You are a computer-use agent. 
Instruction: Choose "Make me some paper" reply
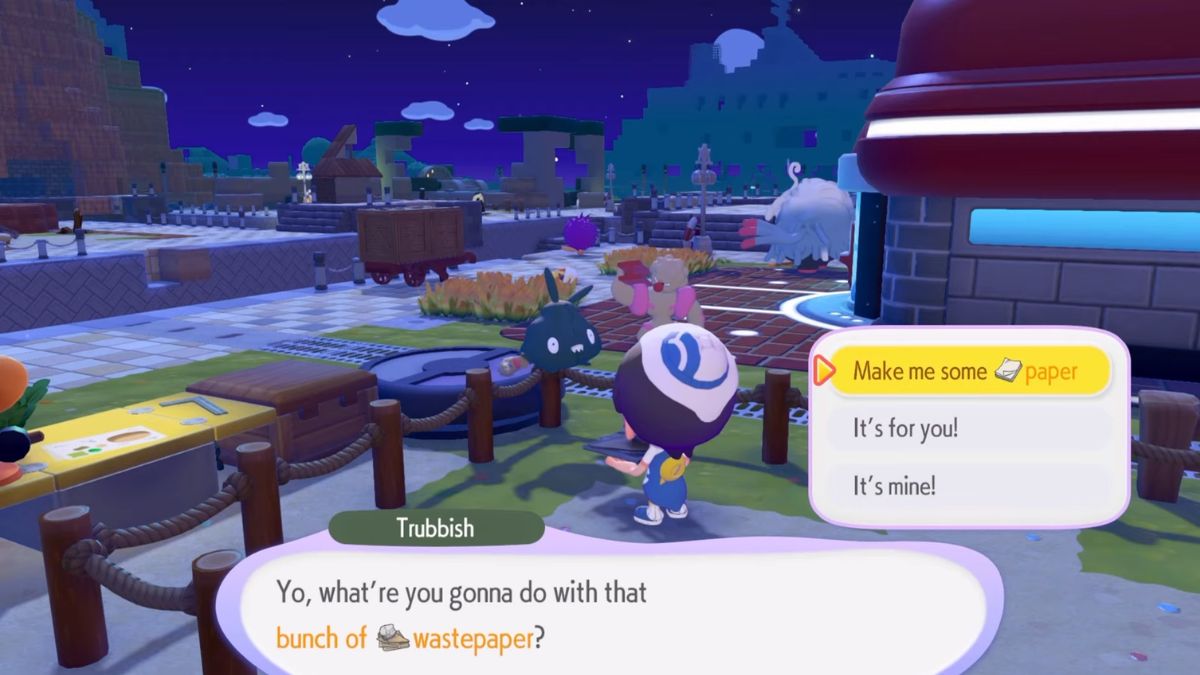pyautogui.click(x=965, y=371)
